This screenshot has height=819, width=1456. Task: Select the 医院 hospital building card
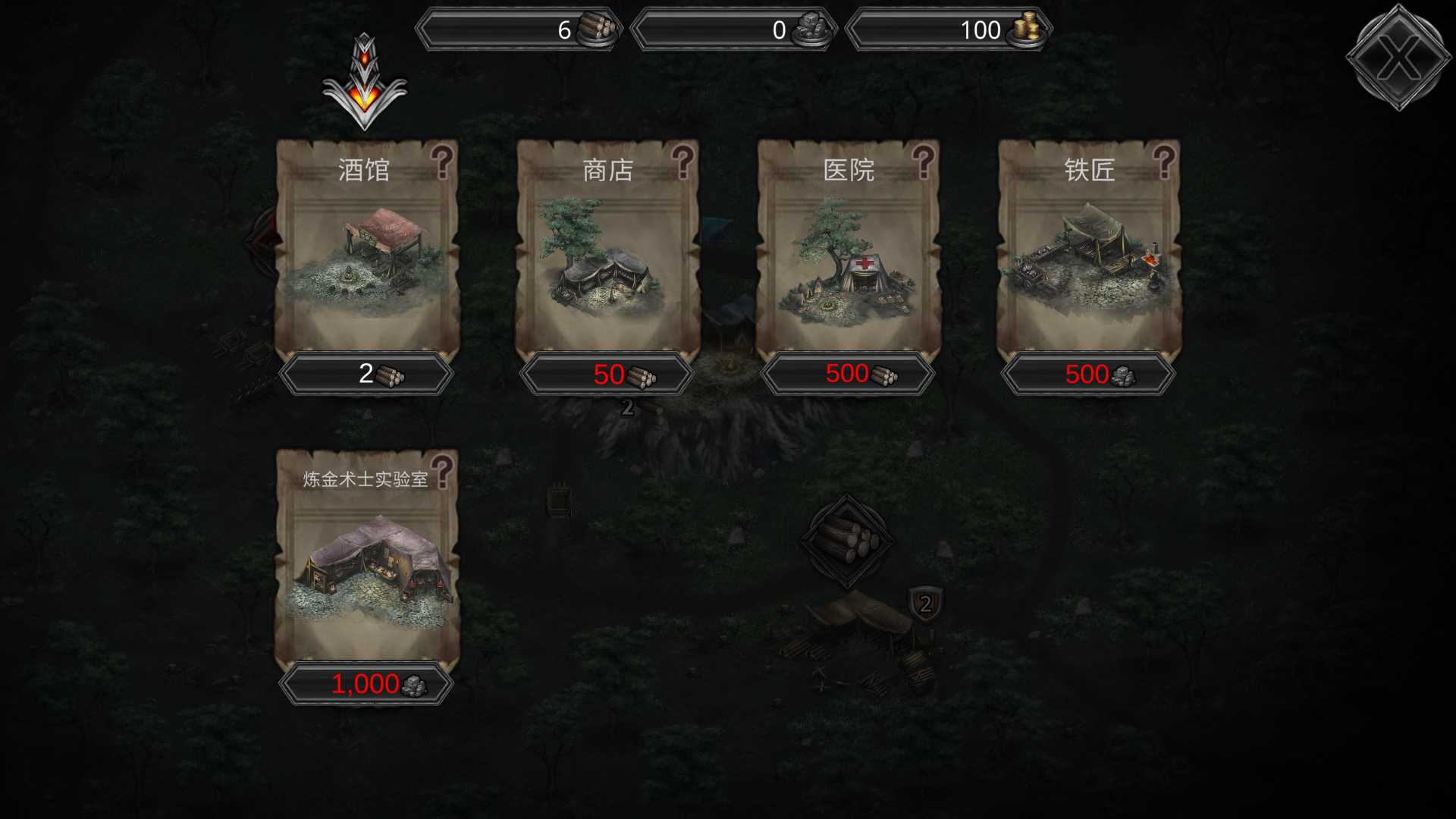tap(848, 258)
